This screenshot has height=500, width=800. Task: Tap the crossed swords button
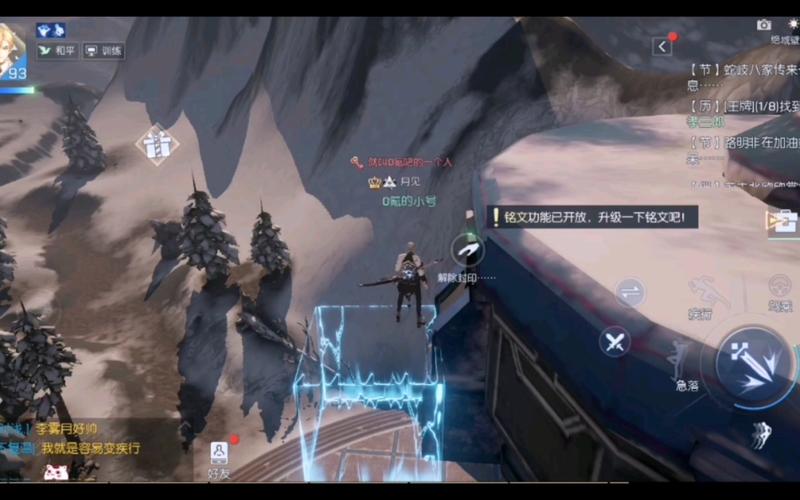tap(615, 342)
